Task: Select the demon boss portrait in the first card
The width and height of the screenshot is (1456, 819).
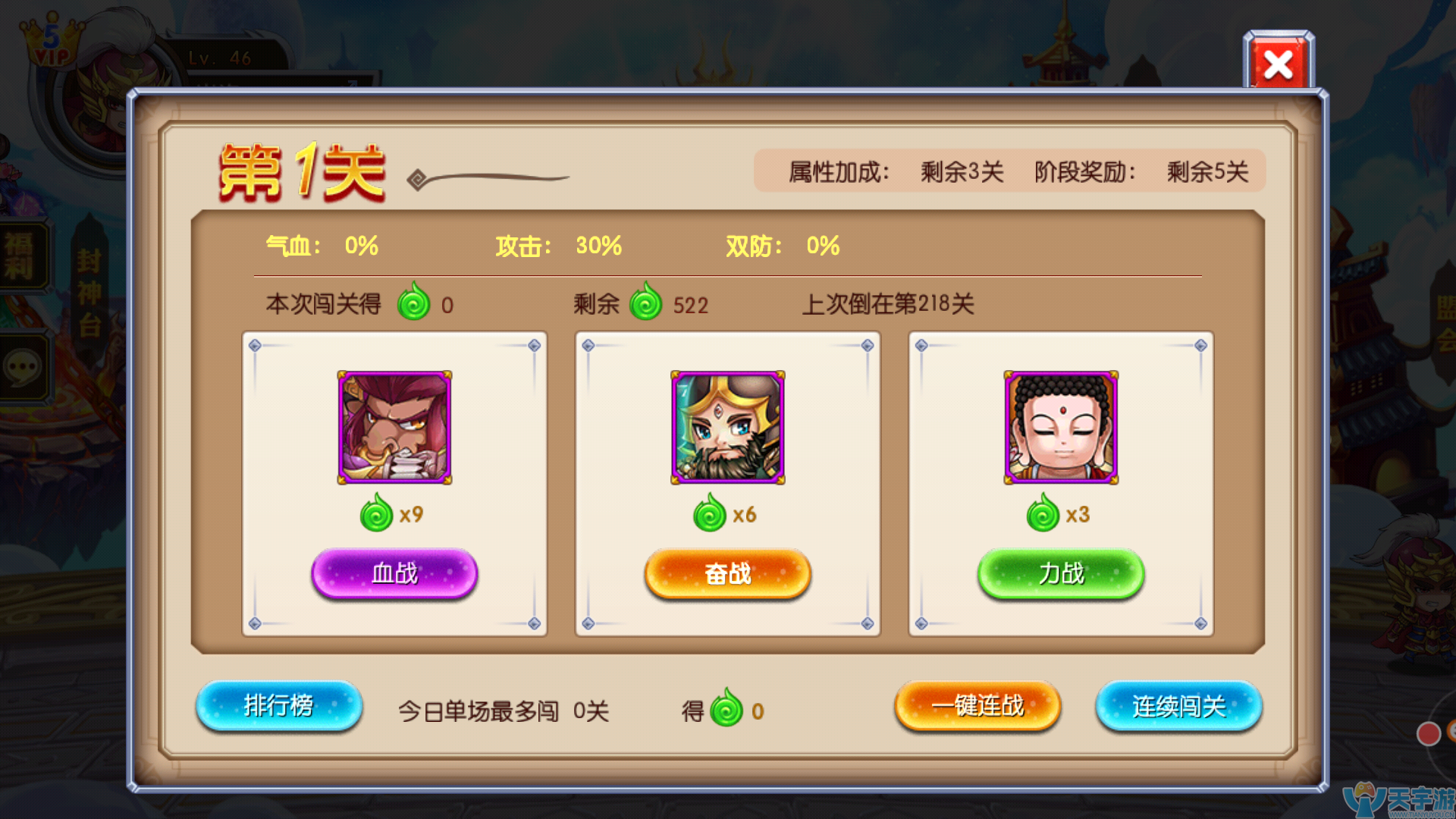Action: pyautogui.click(x=394, y=428)
